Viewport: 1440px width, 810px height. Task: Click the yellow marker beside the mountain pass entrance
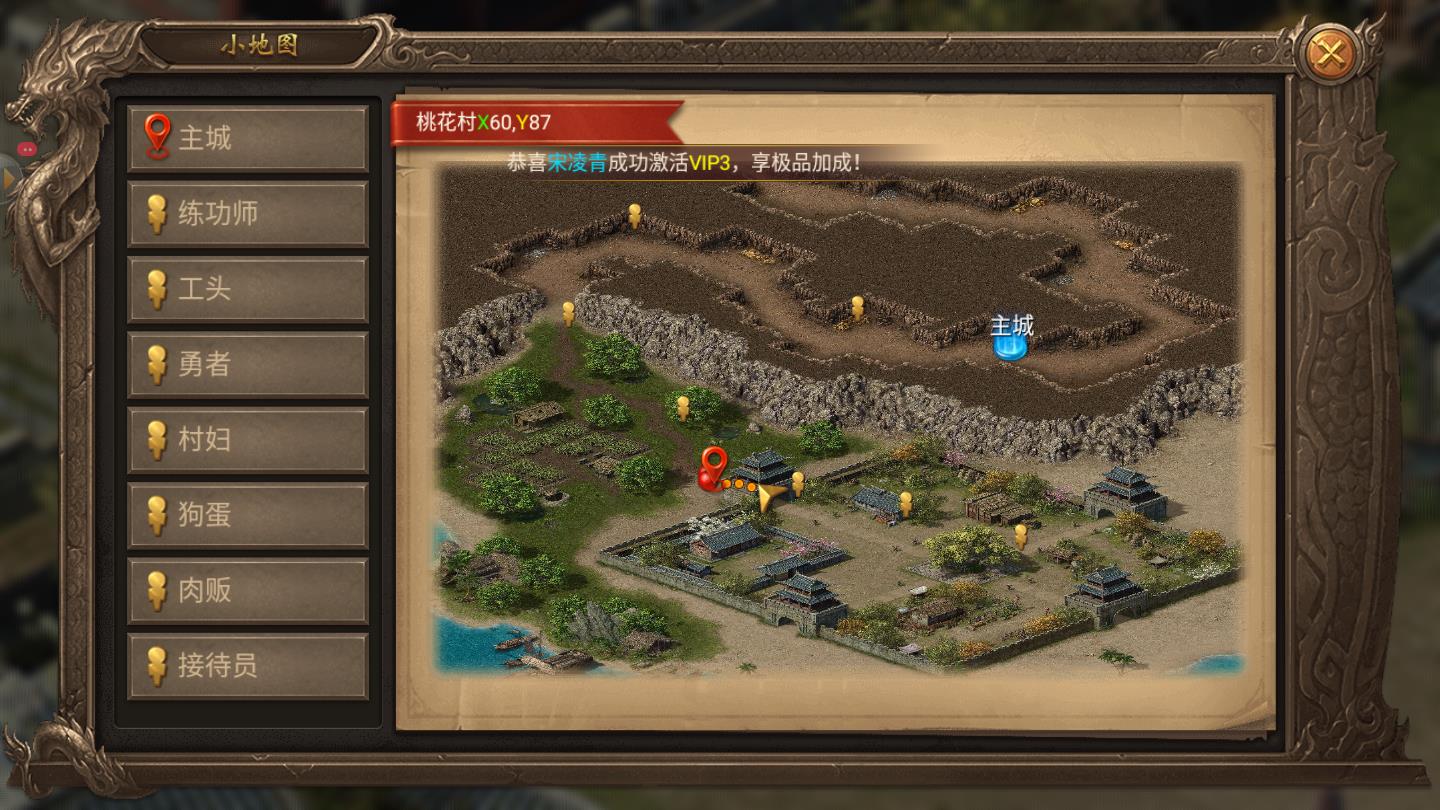click(x=856, y=305)
